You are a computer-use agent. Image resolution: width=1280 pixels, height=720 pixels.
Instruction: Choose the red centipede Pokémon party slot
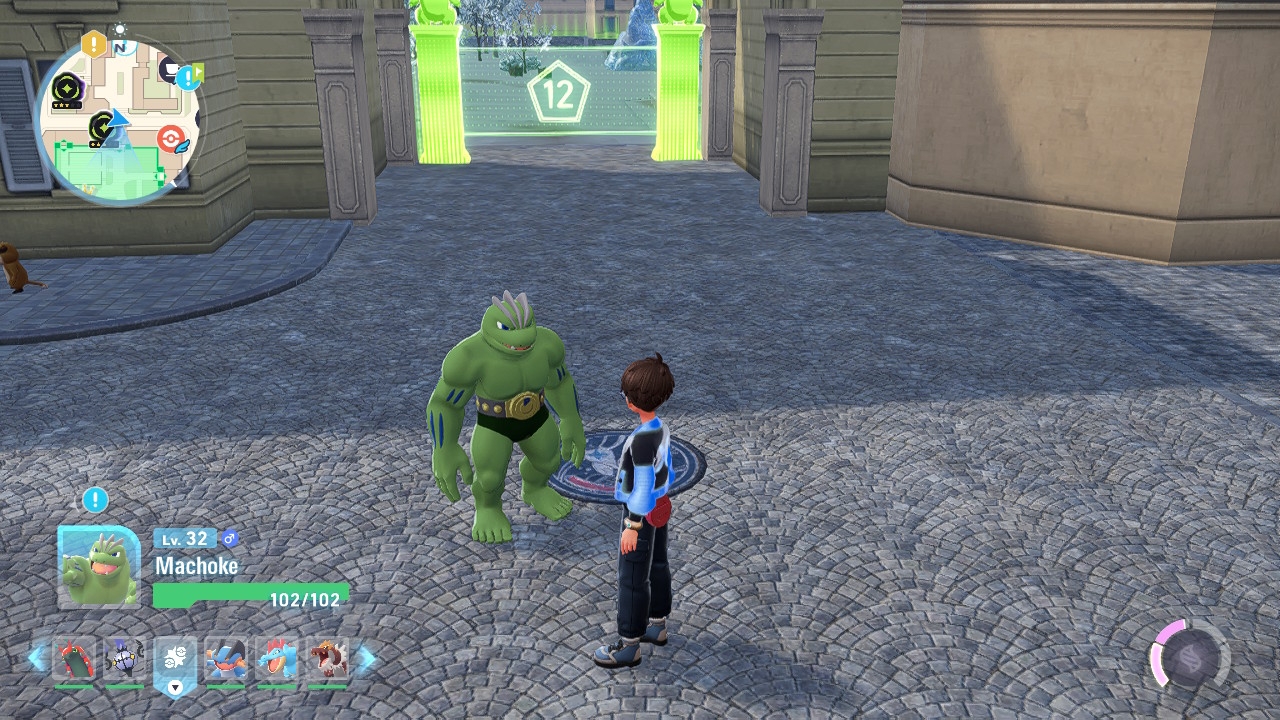(x=74, y=659)
